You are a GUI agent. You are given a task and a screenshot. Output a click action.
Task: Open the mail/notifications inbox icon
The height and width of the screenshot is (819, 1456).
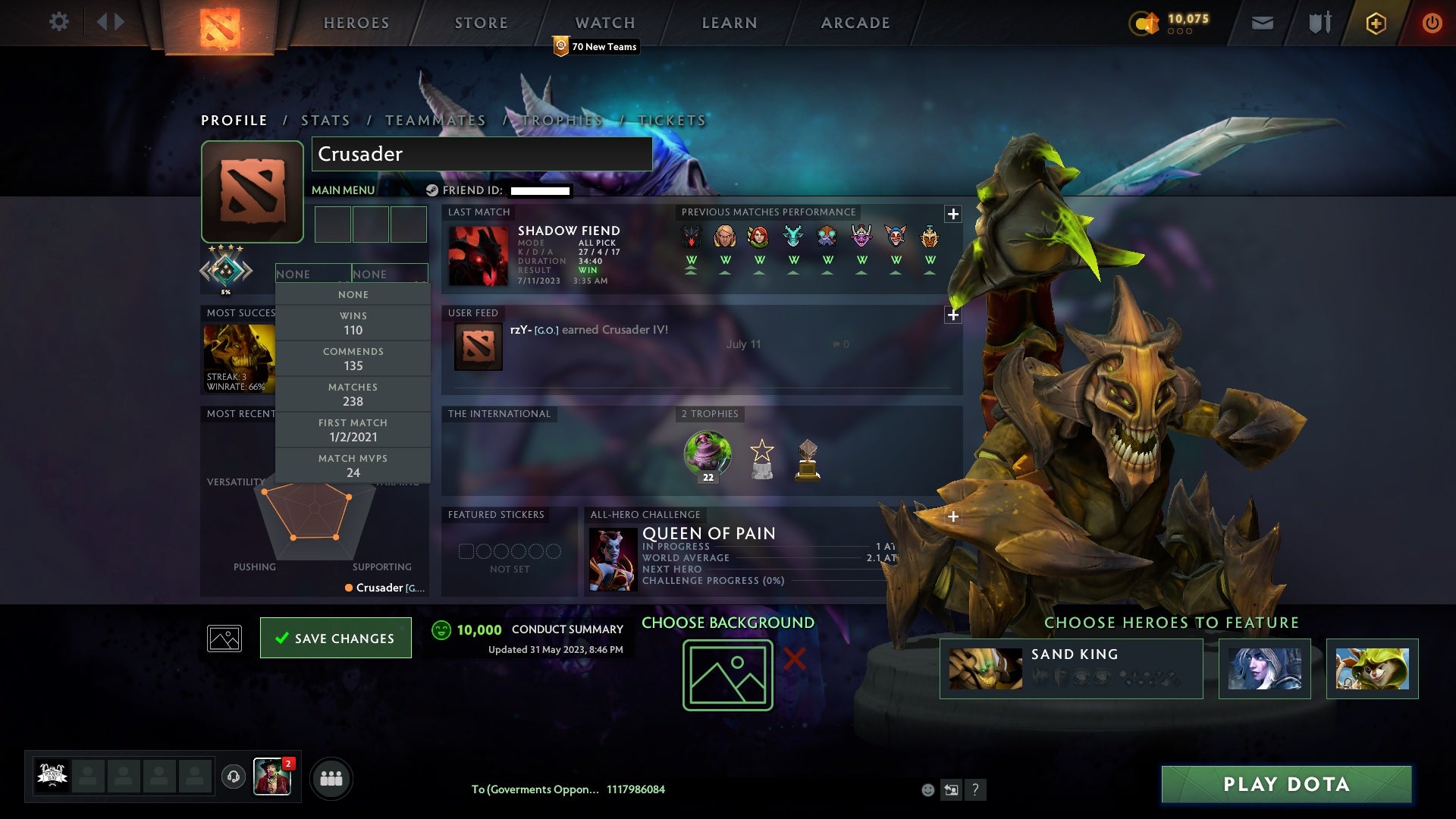tap(1261, 23)
